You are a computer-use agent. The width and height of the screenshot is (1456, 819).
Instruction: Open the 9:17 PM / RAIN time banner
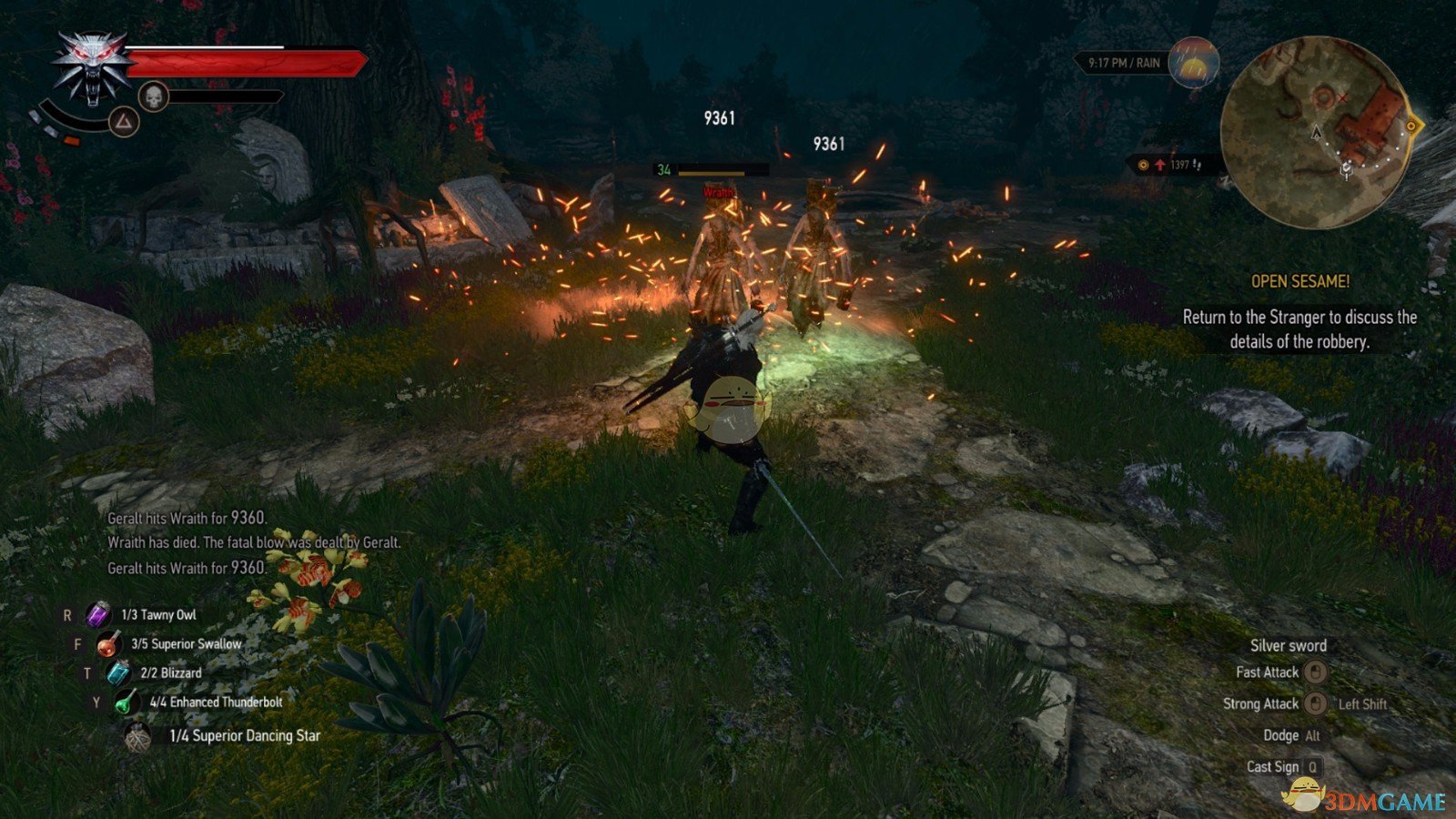click(1124, 62)
